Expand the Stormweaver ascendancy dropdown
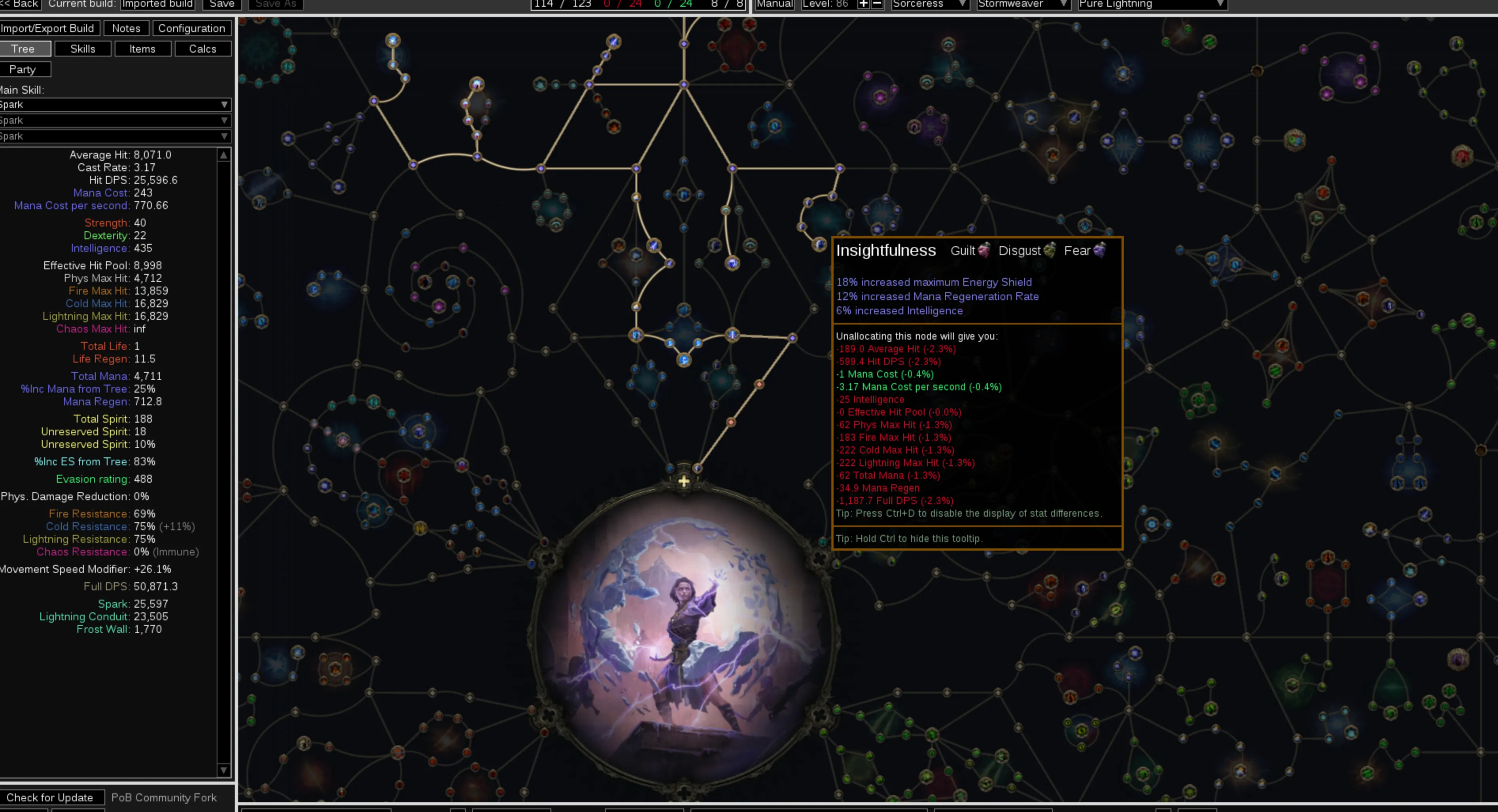The image size is (1498, 812). click(1023, 5)
